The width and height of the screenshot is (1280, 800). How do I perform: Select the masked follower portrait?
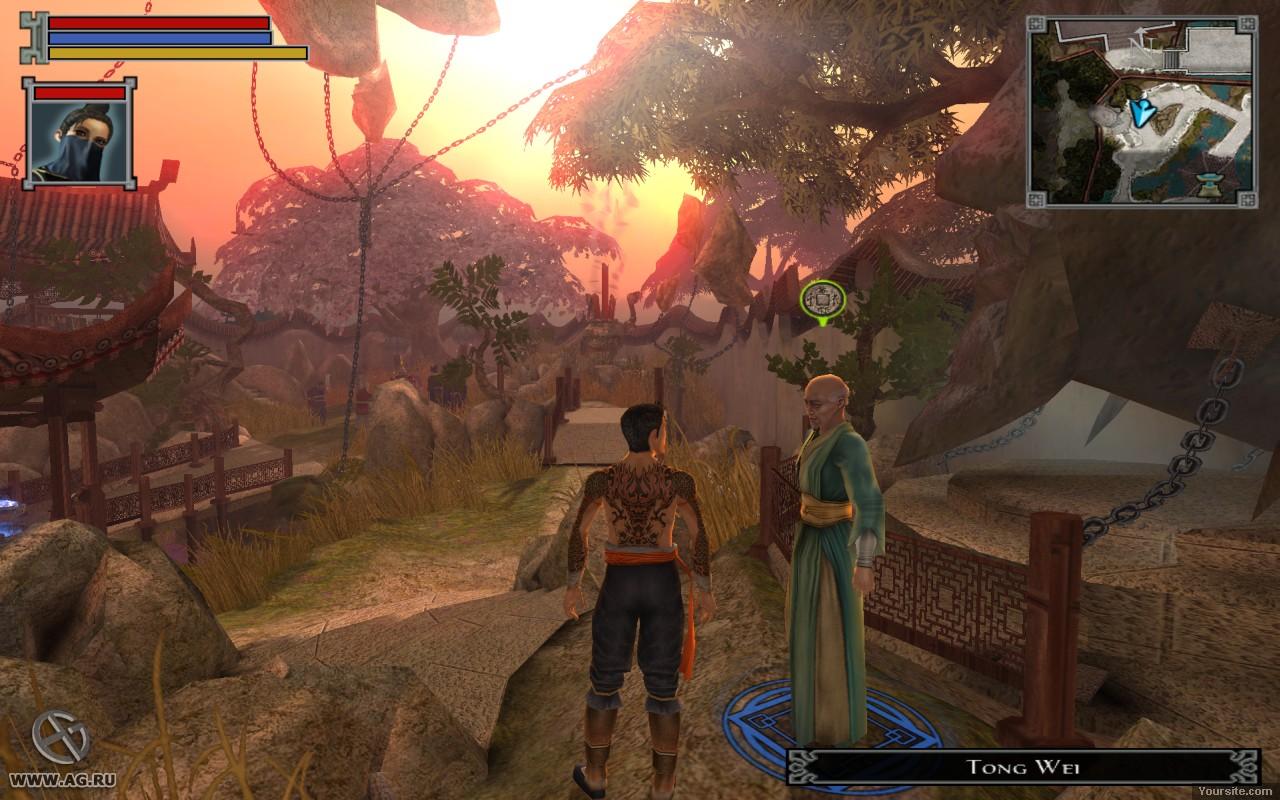pyautogui.click(x=79, y=141)
